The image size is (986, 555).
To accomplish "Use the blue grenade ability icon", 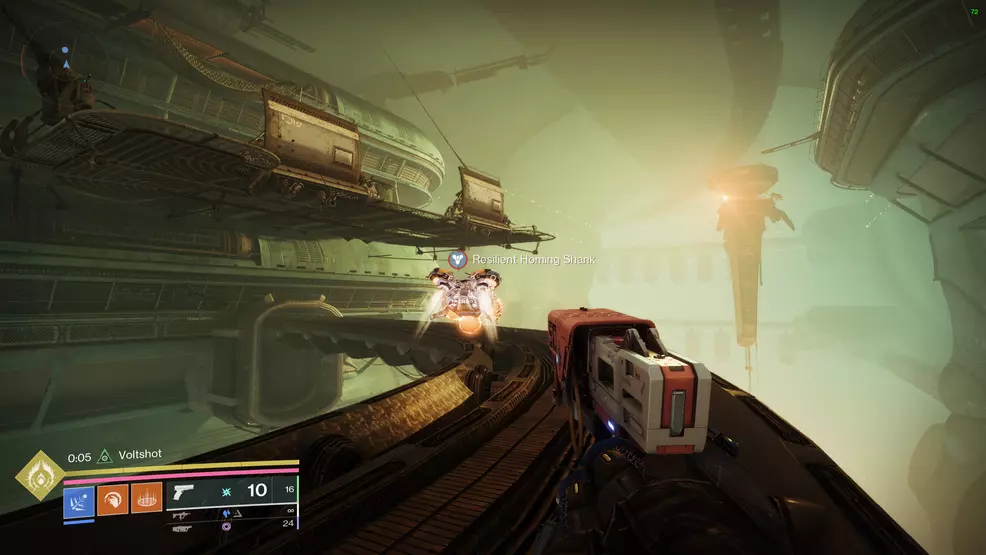I will [x=79, y=500].
